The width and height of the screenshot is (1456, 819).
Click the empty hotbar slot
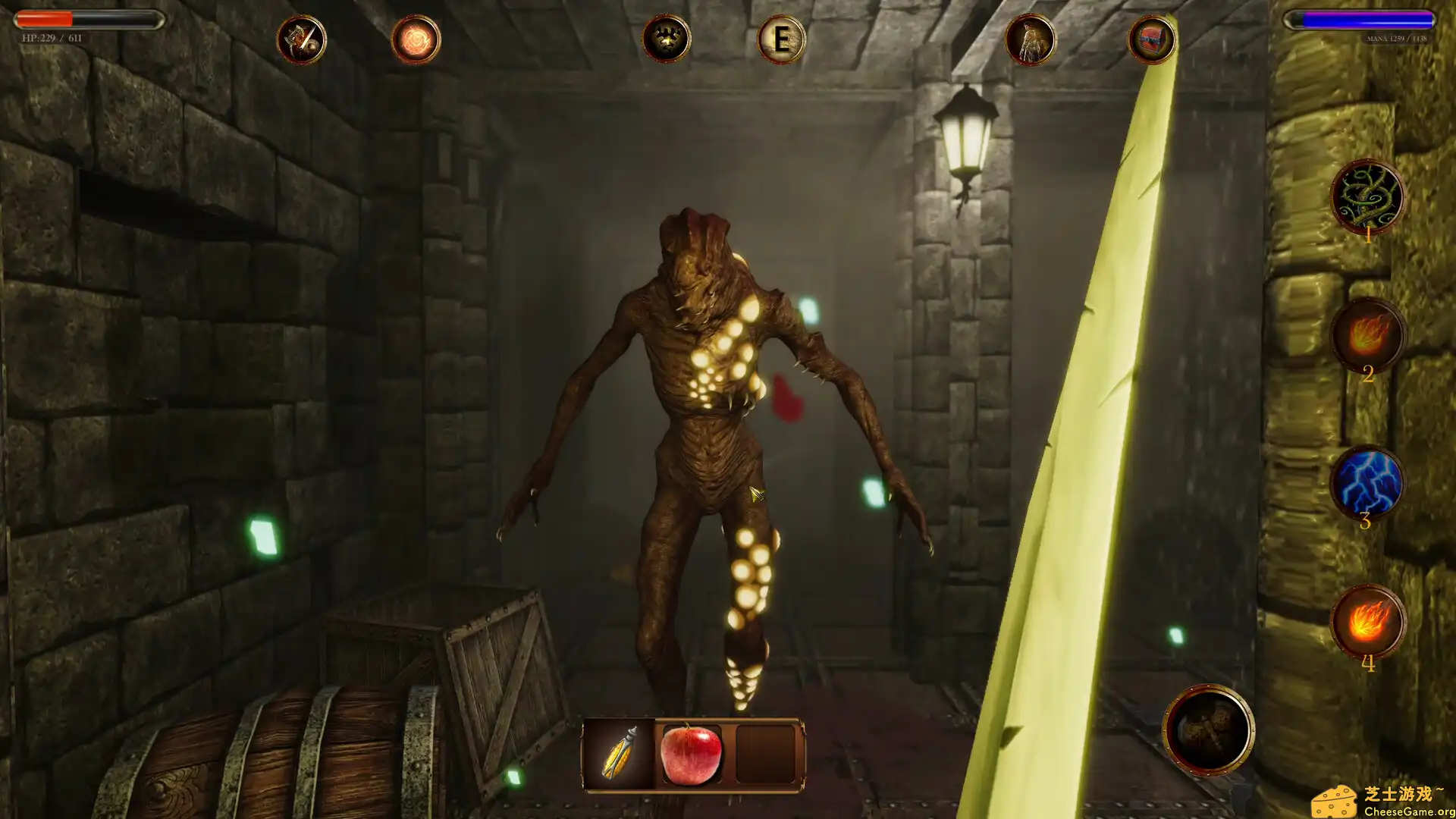(766, 754)
